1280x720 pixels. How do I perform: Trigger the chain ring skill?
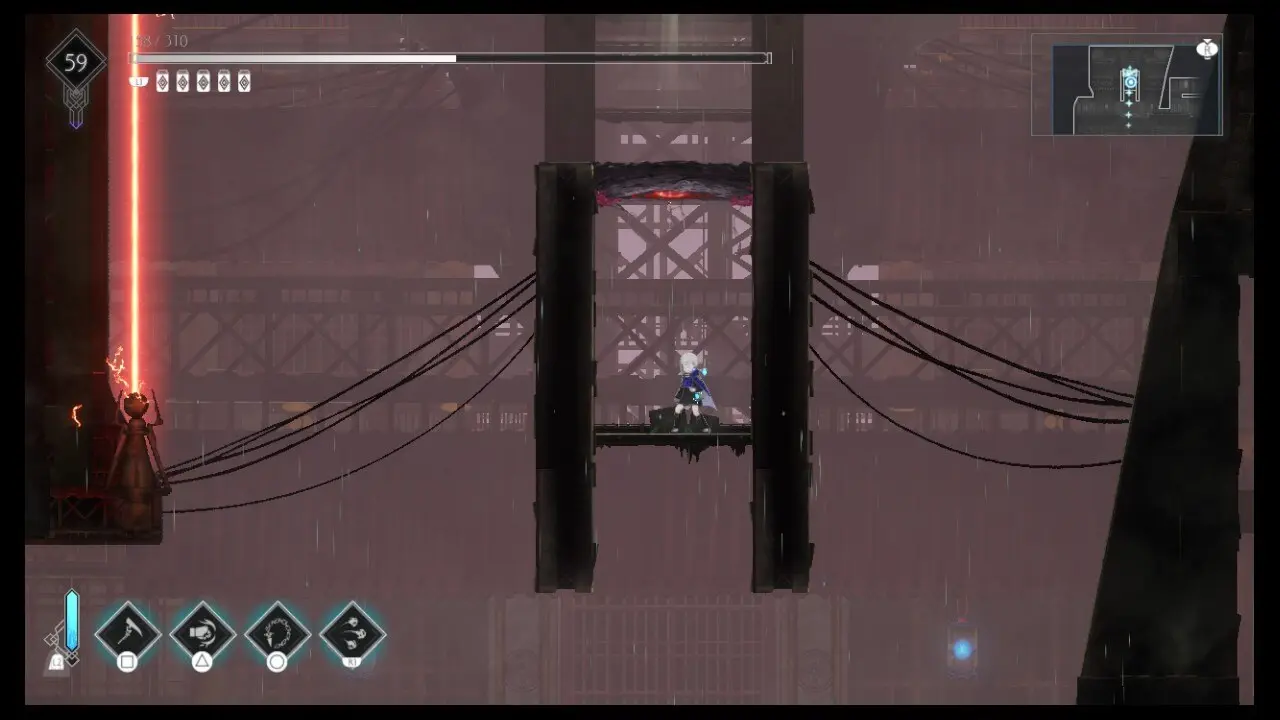point(277,631)
